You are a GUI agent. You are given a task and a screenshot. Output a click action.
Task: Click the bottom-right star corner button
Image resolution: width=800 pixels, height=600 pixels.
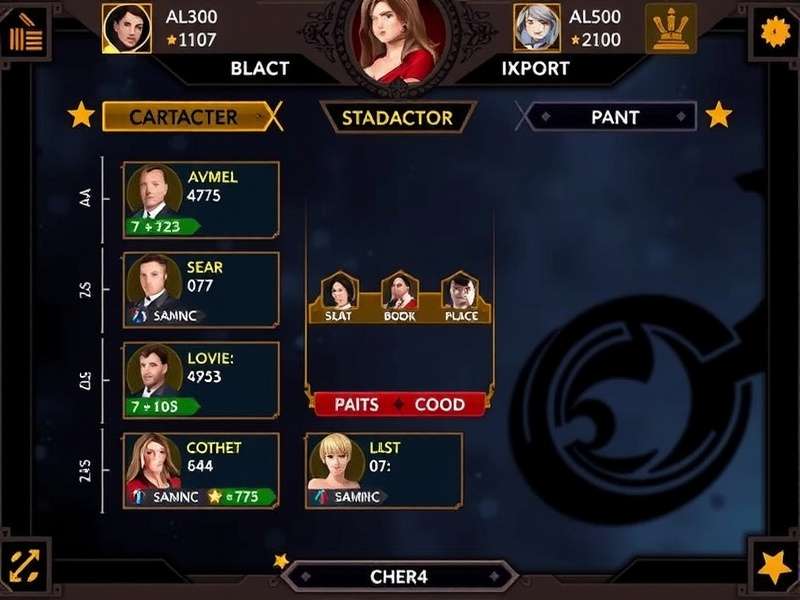click(773, 568)
